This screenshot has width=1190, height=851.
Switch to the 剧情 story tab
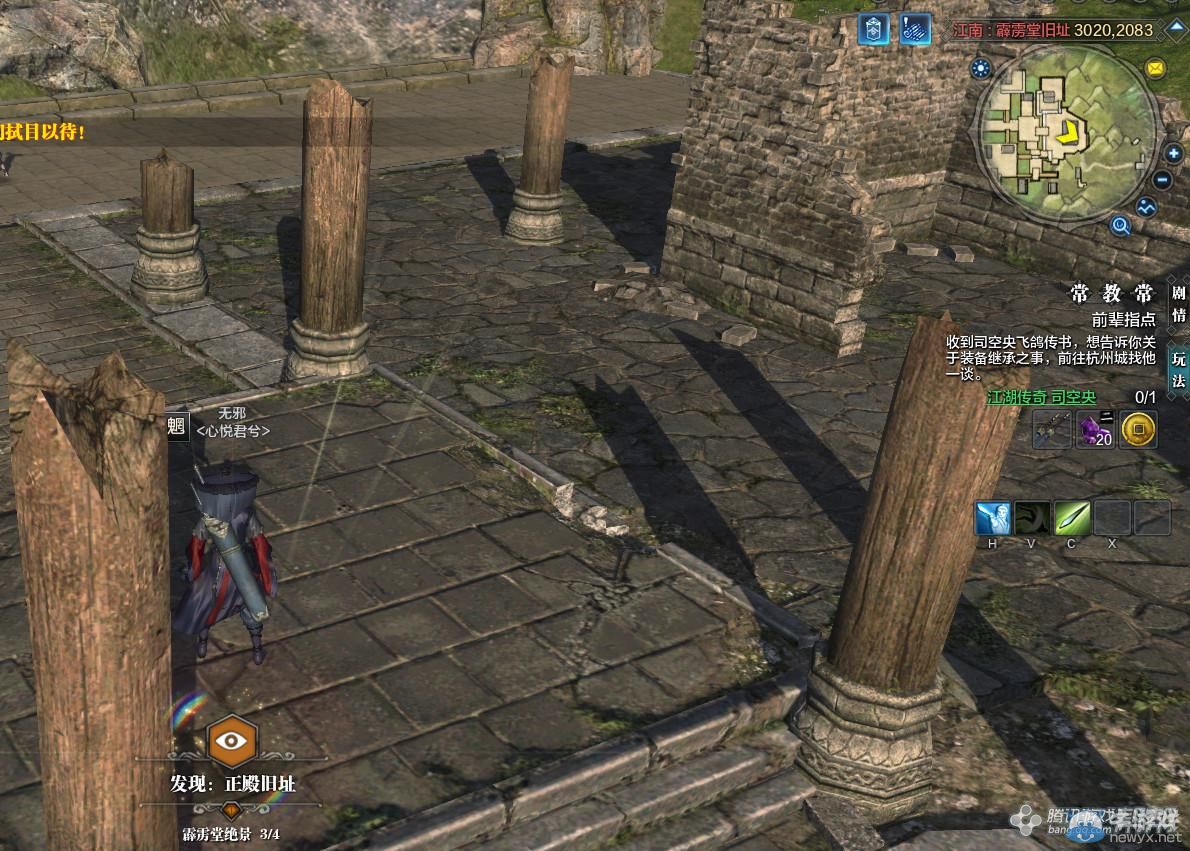pyautogui.click(x=1178, y=304)
